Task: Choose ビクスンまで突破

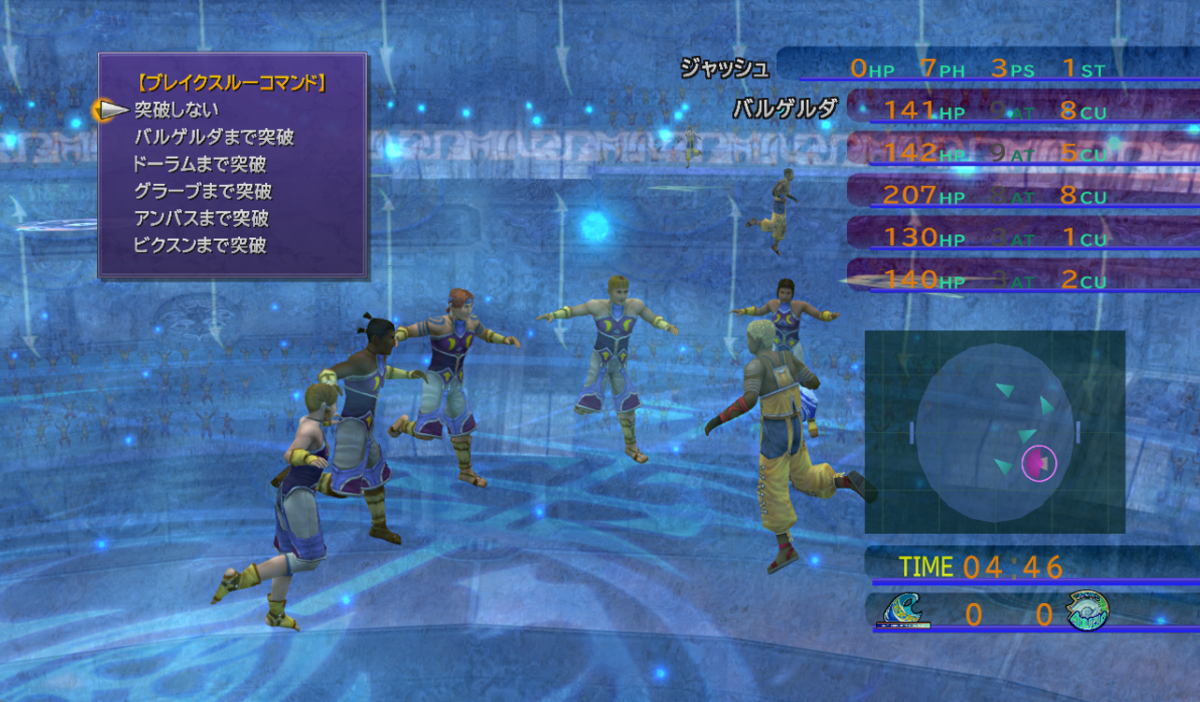Action: point(200,245)
